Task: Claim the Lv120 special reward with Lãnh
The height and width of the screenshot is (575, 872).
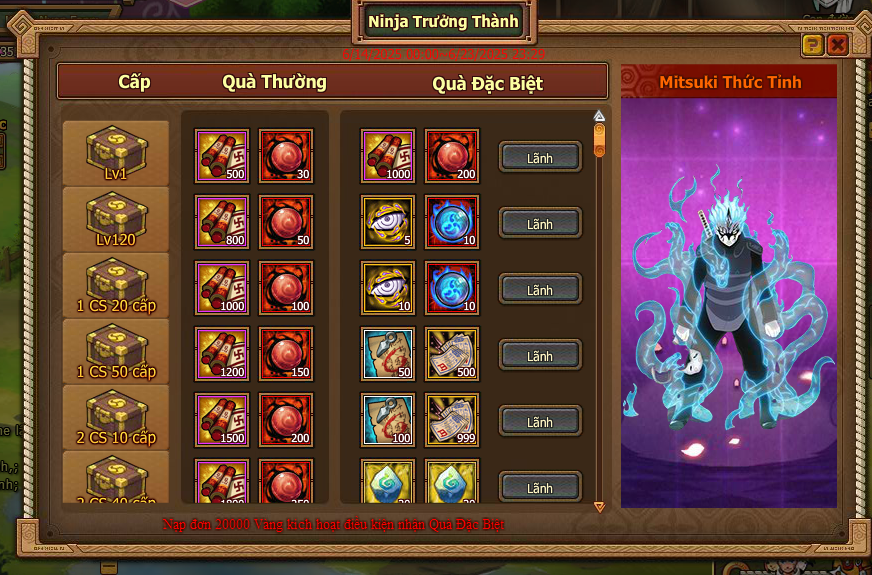Action: (540, 224)
